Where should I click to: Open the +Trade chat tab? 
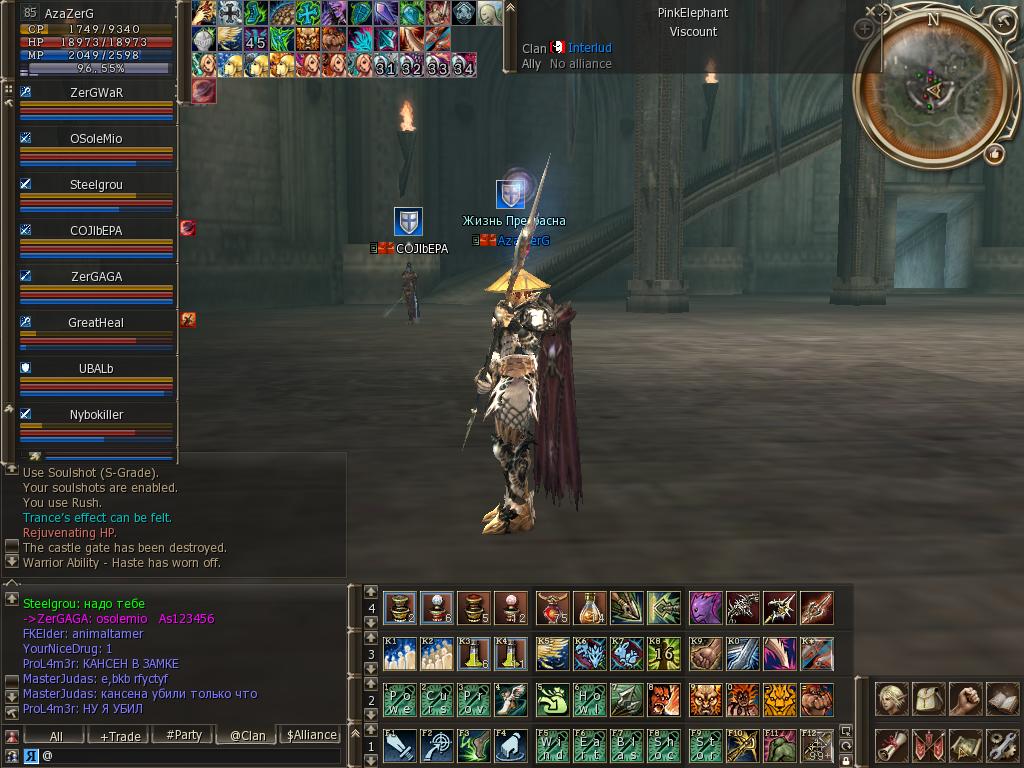(120, 735)
